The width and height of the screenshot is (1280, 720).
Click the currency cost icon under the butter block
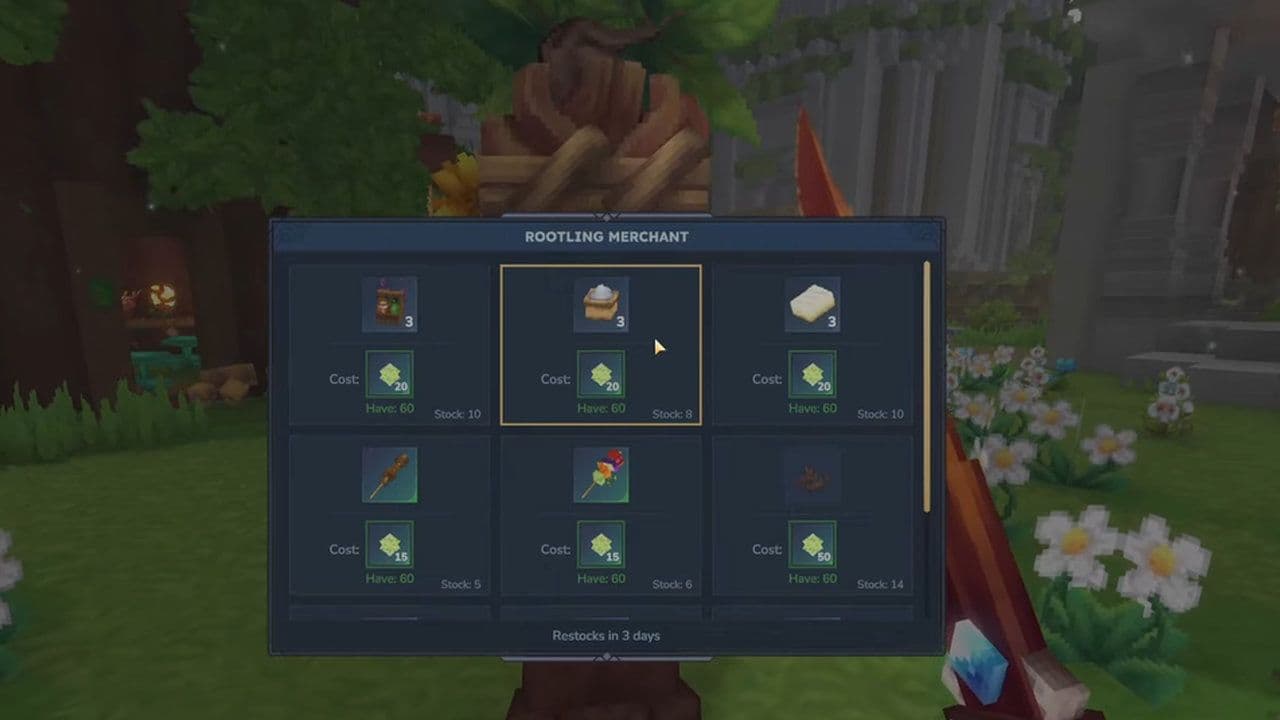[814, 378]
